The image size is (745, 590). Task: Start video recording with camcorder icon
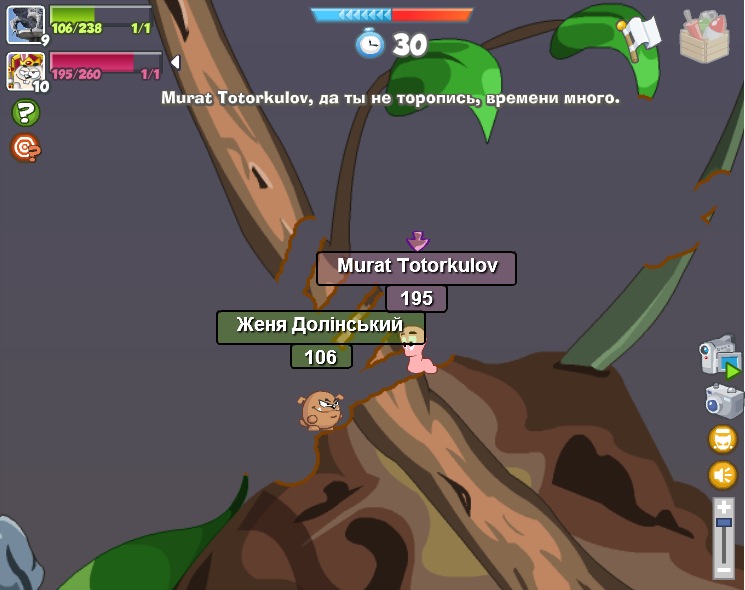pyautogui.click(x=719, y=356)
